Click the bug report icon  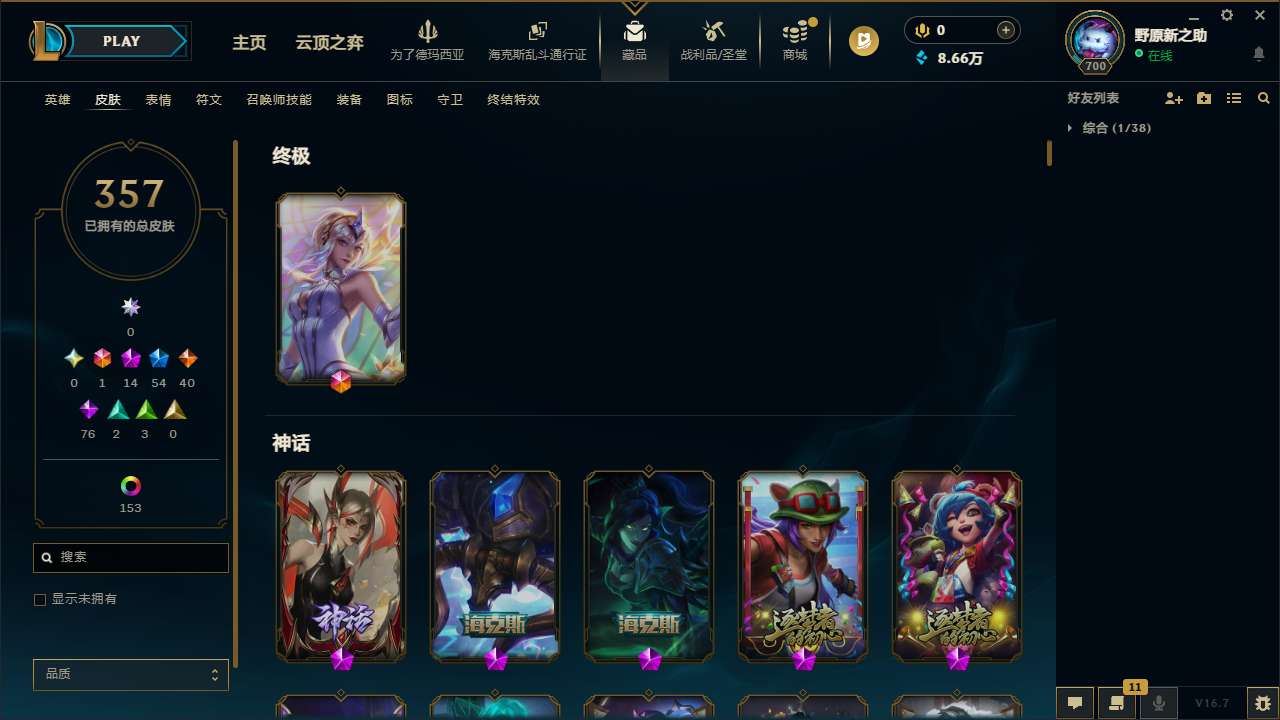coord(1262,703)
